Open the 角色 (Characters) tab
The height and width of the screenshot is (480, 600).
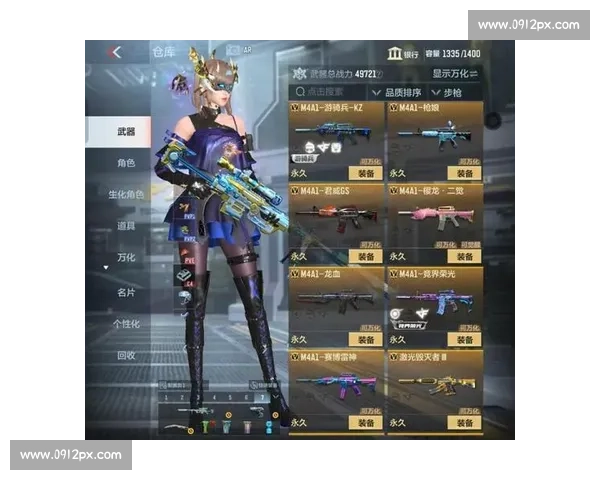124,162
